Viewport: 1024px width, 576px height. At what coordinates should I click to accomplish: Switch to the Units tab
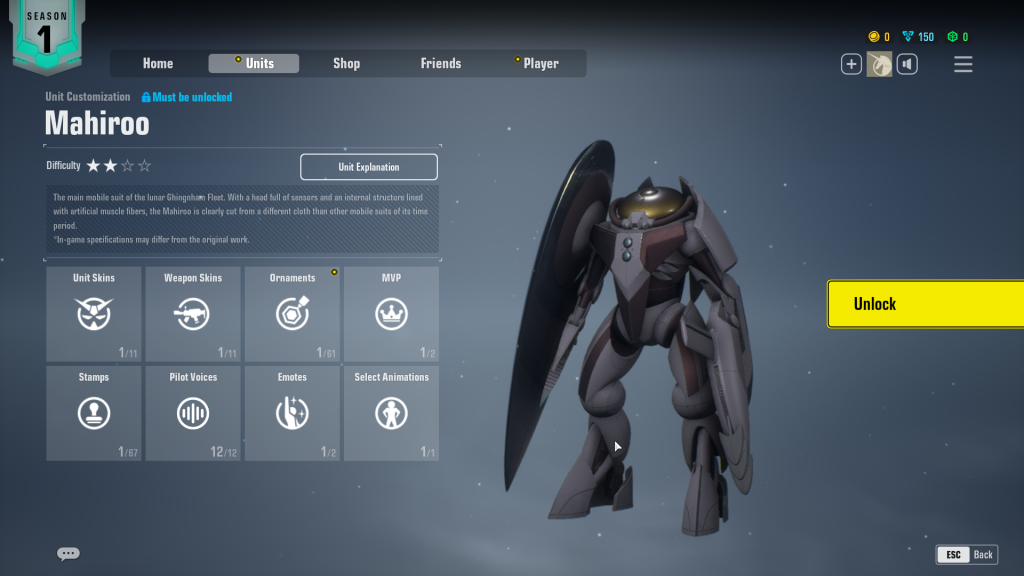coord(254,63)
